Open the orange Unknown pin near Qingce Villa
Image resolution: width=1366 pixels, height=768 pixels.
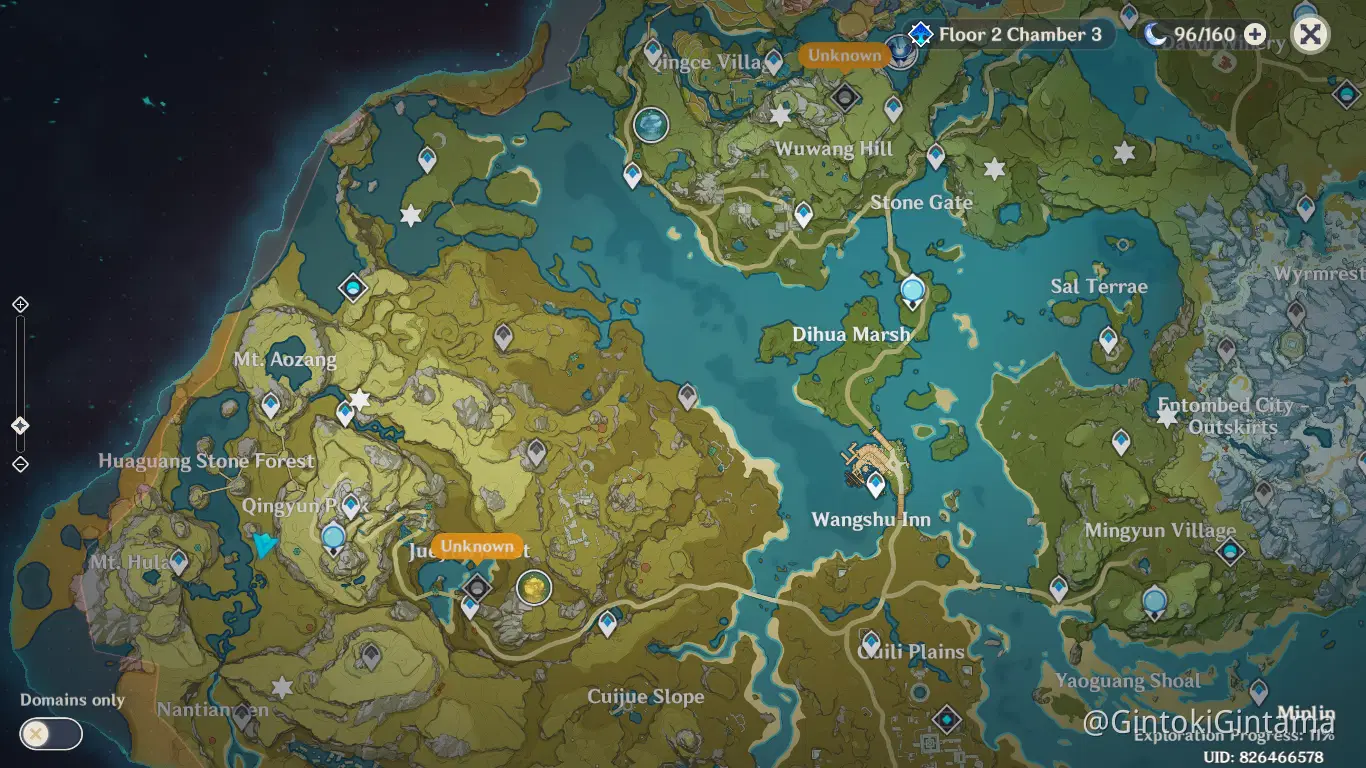844,56
